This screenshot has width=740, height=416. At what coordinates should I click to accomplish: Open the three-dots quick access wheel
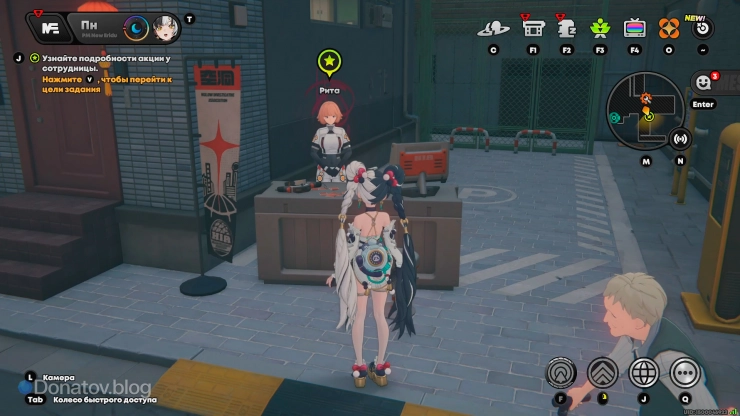coord(684,373)
